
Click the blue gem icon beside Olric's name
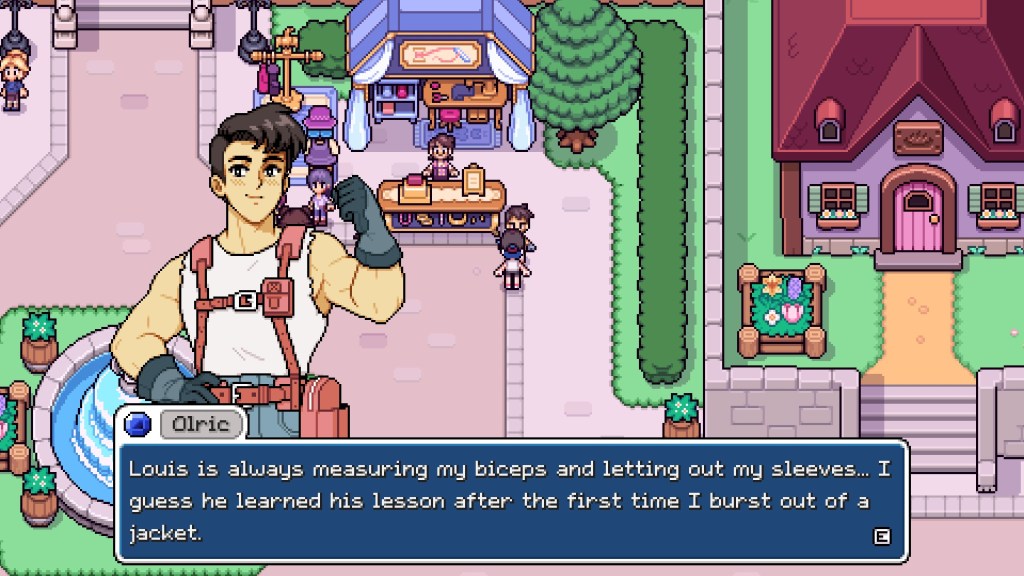click(x=138, y=424)
